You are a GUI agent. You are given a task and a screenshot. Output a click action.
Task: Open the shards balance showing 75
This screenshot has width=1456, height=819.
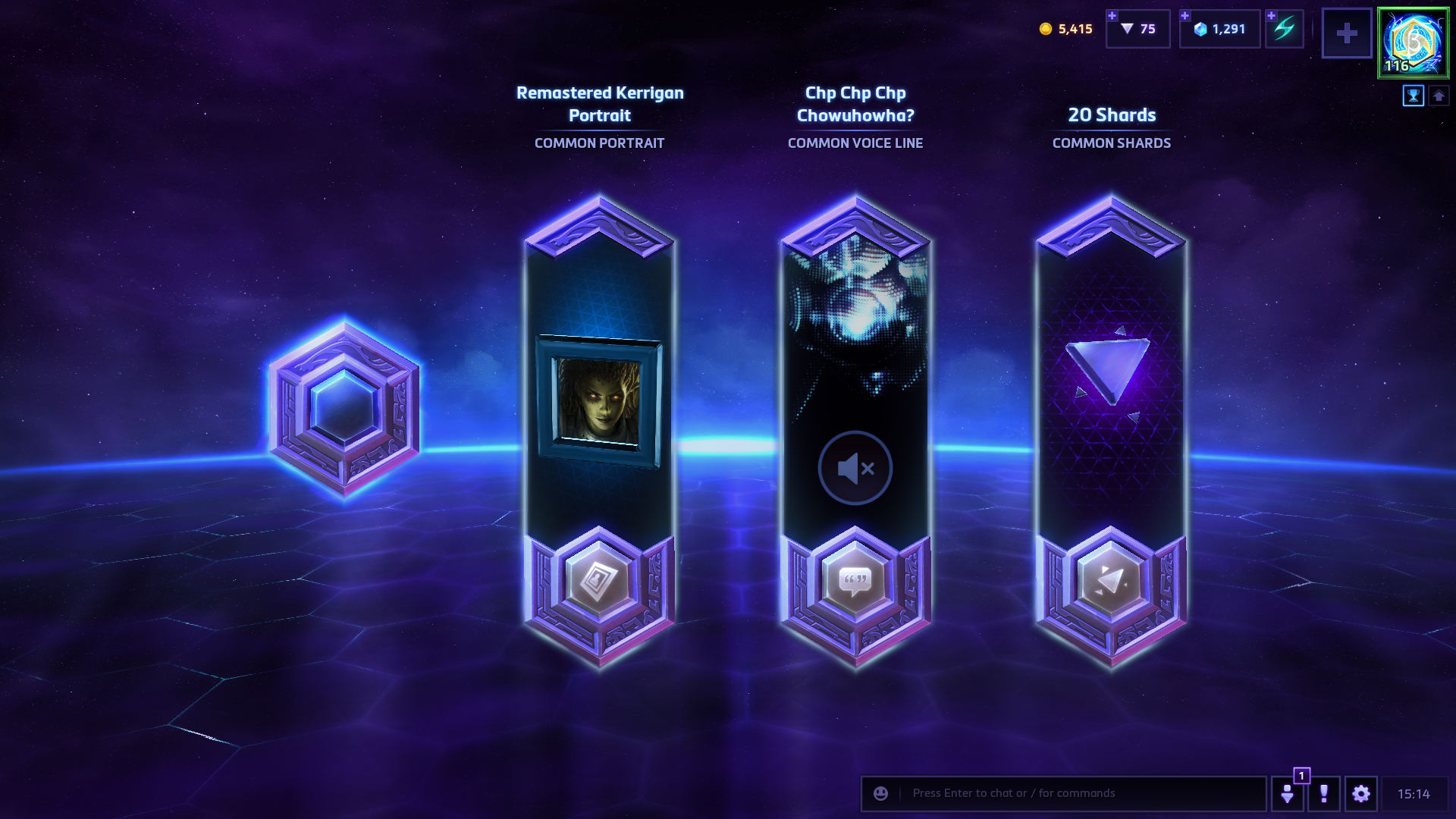[1138, 29]
